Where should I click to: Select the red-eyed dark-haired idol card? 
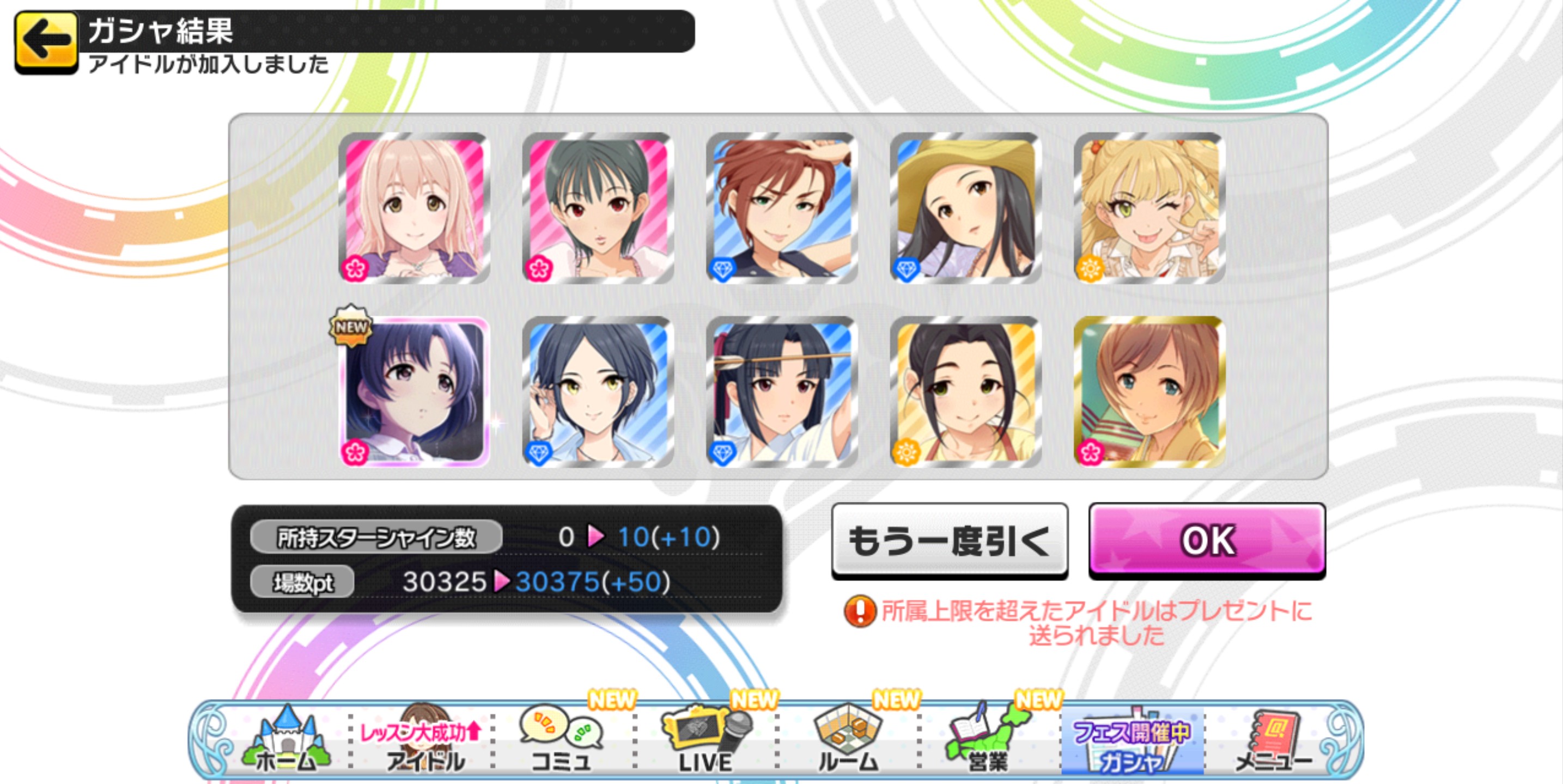point(598,208)
